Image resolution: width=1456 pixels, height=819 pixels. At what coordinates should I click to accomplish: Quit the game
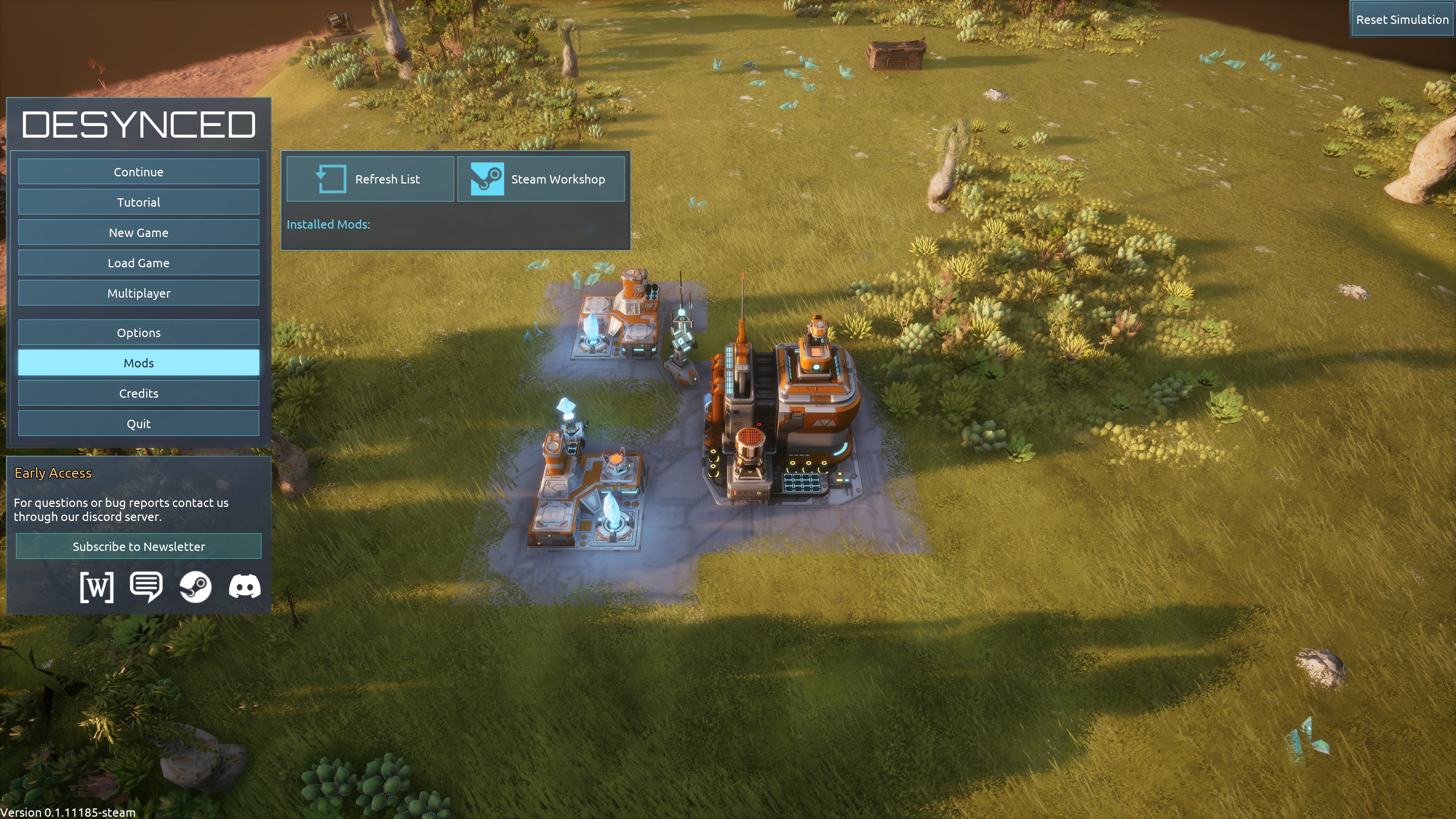tap(138, 424)
